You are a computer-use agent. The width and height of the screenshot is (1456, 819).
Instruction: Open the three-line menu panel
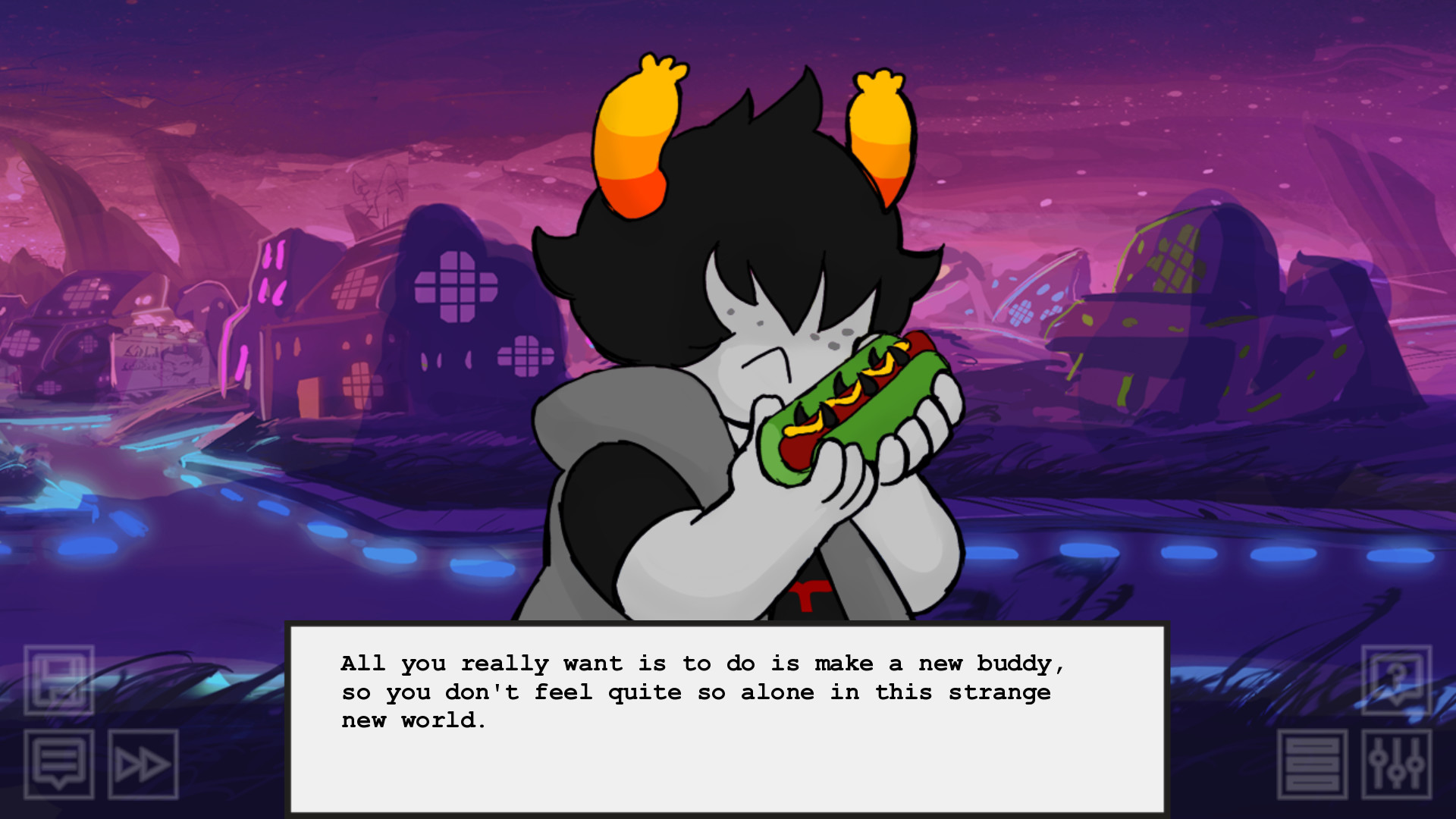(1313, 764)
